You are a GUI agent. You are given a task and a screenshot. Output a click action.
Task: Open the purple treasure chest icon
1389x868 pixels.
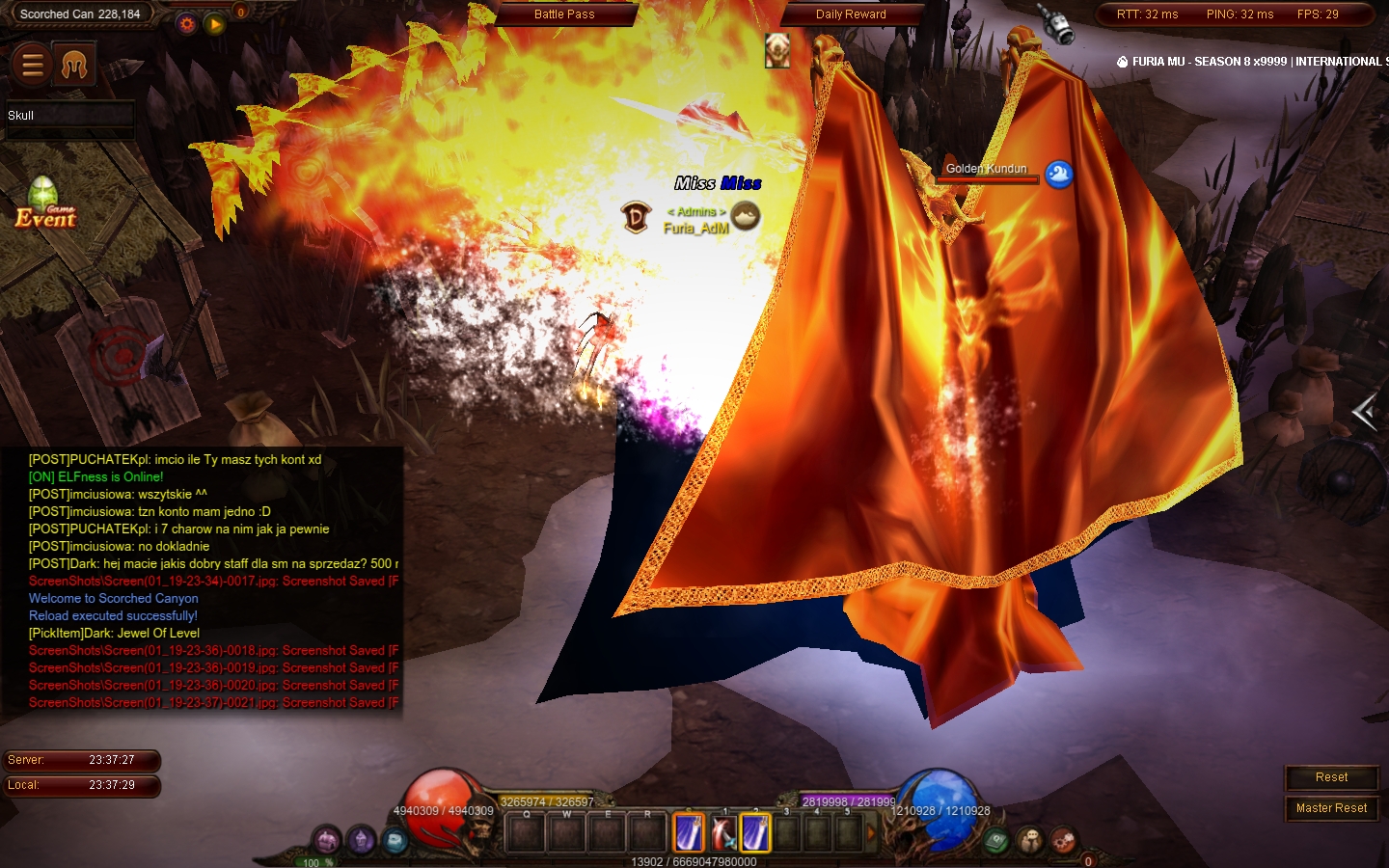click(x=328, y=840)
